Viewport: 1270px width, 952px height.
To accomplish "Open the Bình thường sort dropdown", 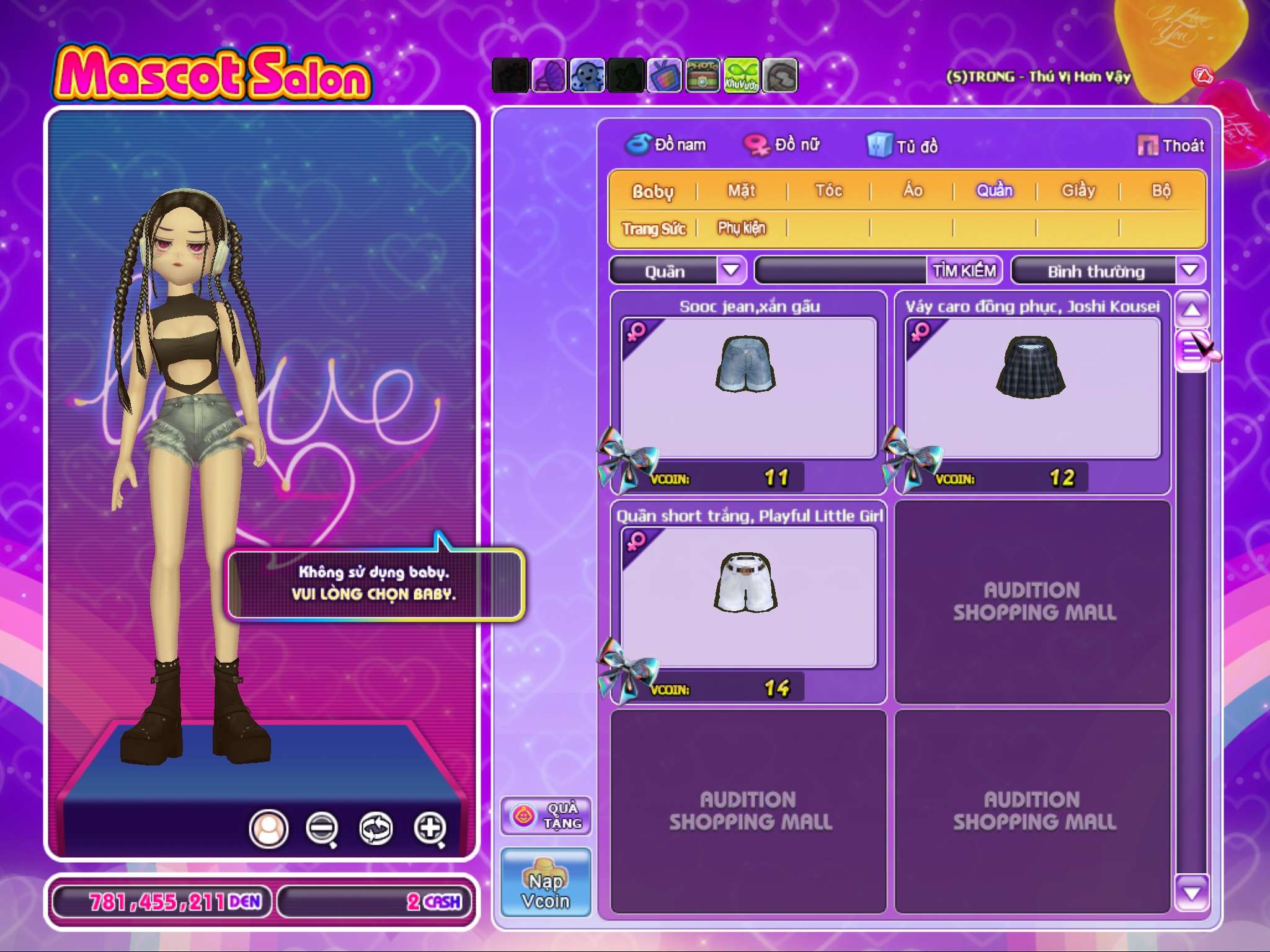I will point(1189,271).
